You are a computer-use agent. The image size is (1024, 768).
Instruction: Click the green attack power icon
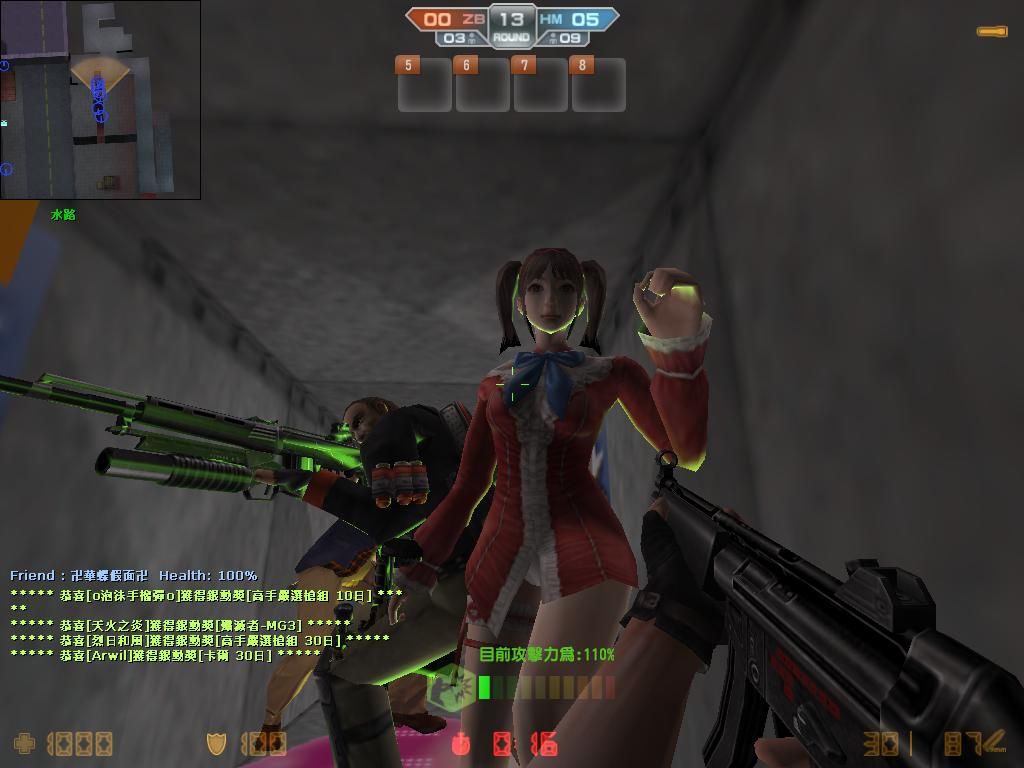[451, 687]
